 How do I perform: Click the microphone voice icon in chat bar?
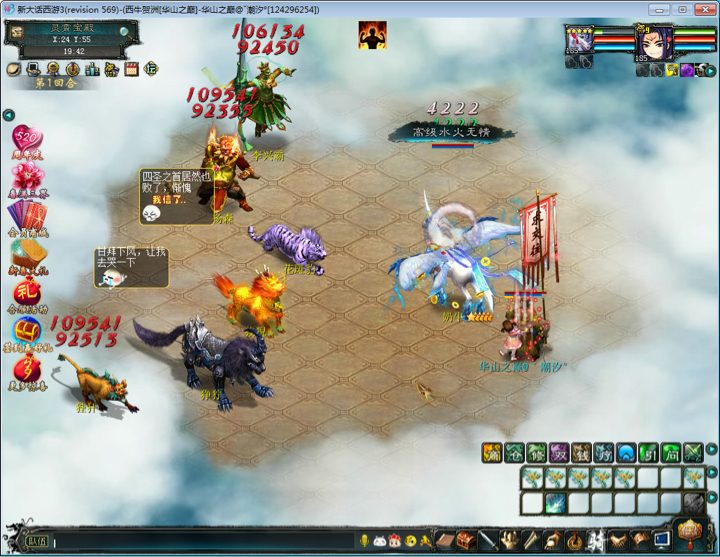(x=364, y=541)
